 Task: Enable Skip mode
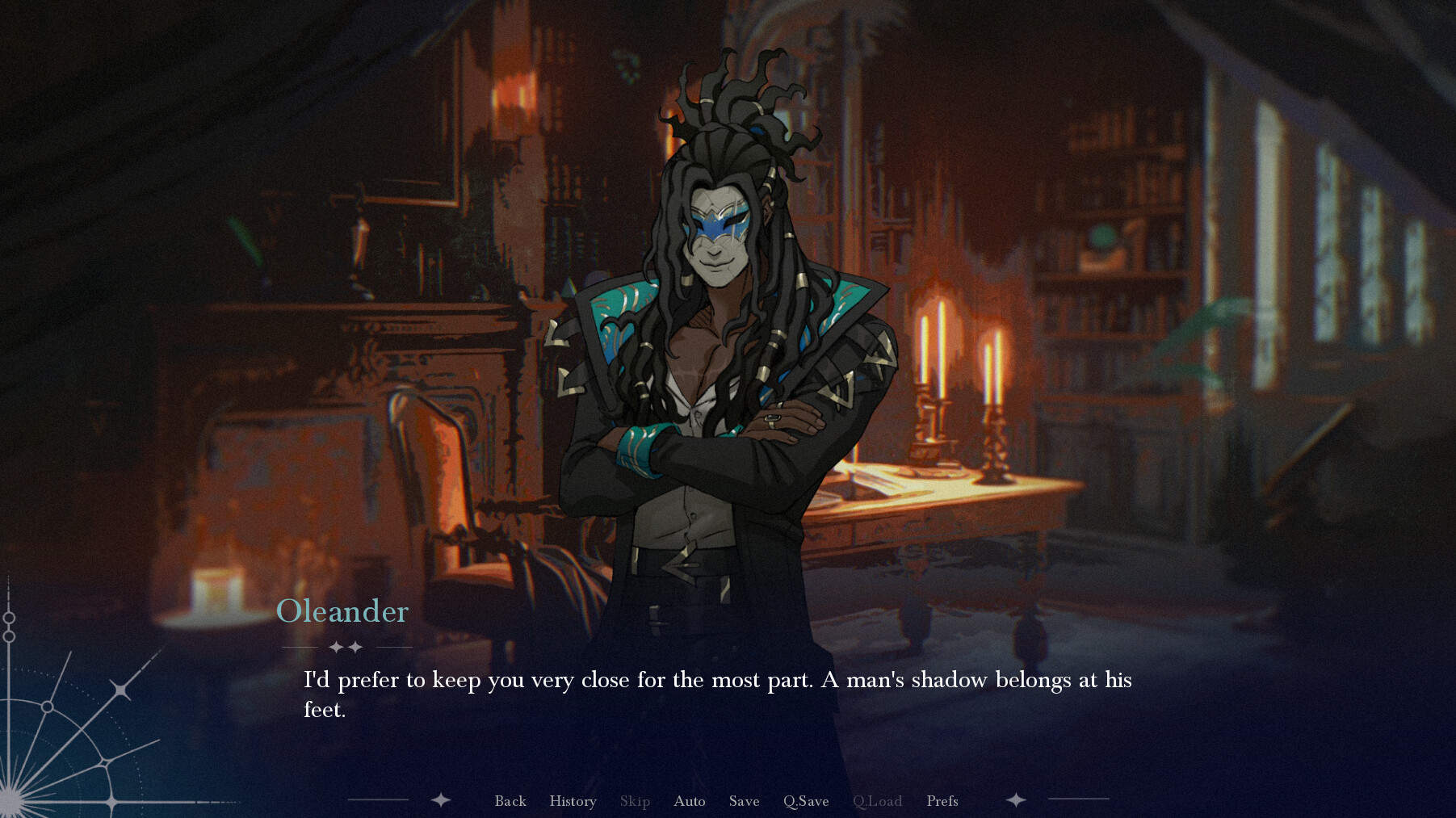click(635, 801)
